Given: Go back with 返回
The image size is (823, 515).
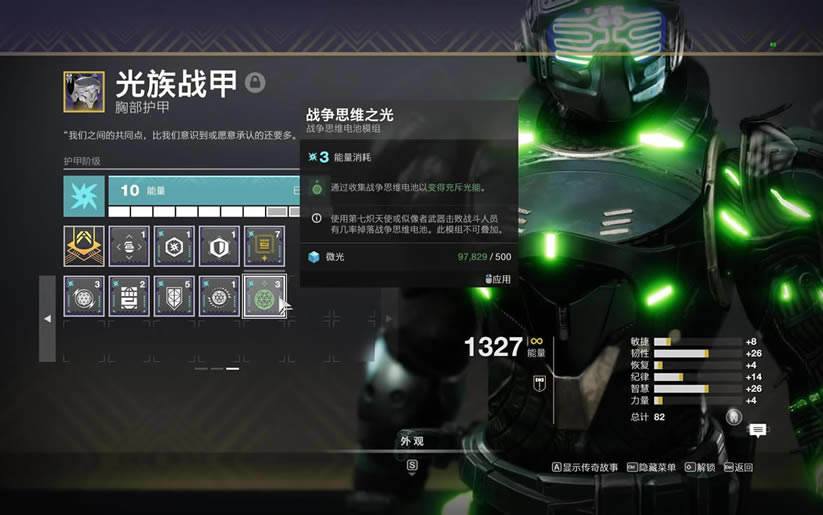Looking at the screenshot, I should (741, 467).
